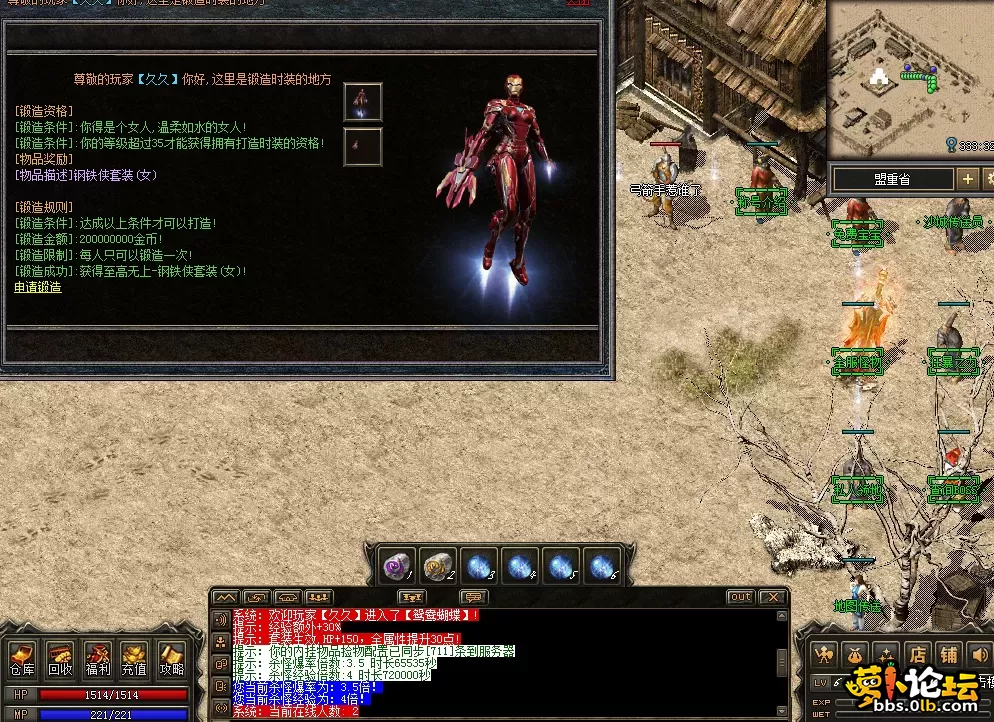The image size is (994, 722).
Task: Open the 铺 stall button
Action: click(x=949, y=654)
